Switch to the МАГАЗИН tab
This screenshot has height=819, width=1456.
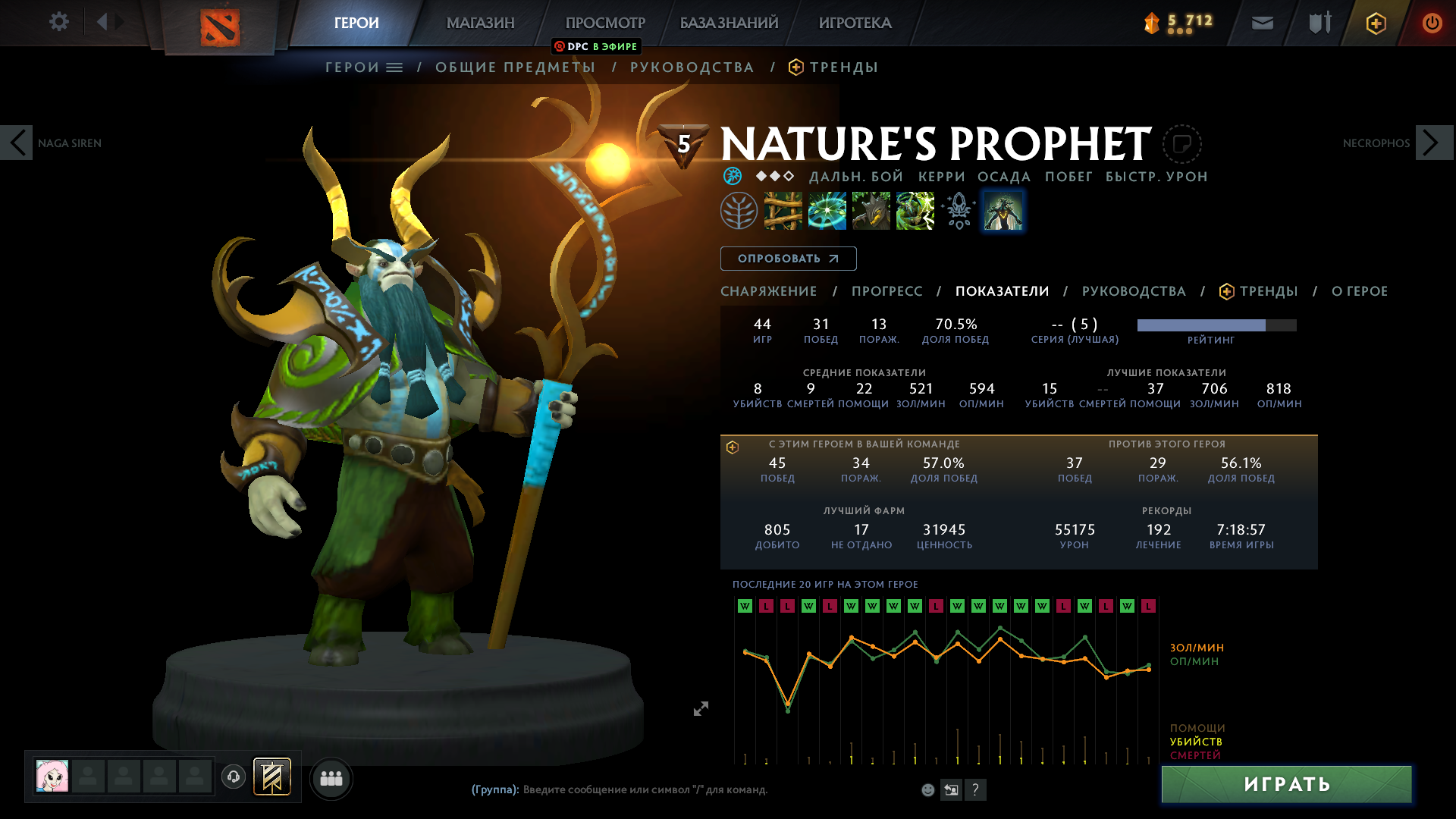click(480, 23)
